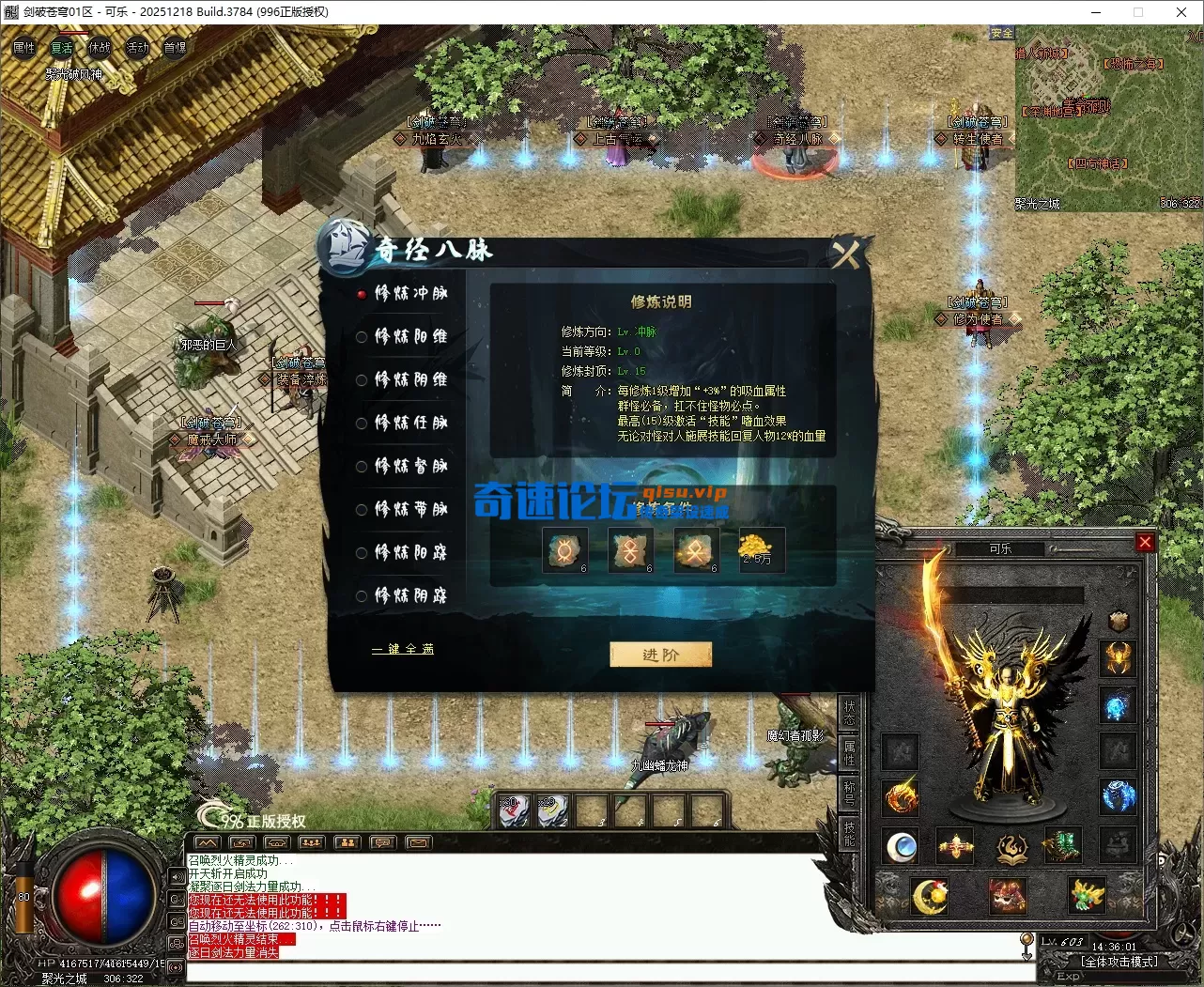Click the 进阶 advance button
Screen dimensions: 1204x987
coord(660,655)
